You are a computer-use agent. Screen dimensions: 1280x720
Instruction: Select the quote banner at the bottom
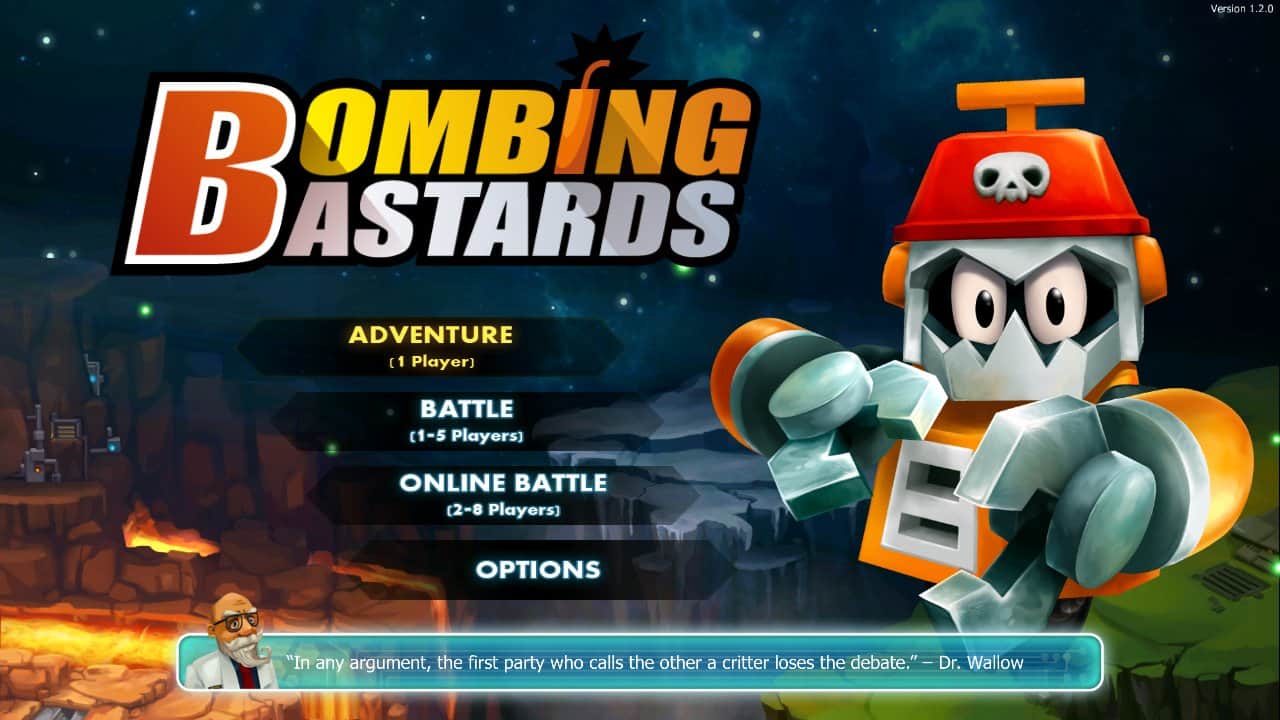(640, 662)
